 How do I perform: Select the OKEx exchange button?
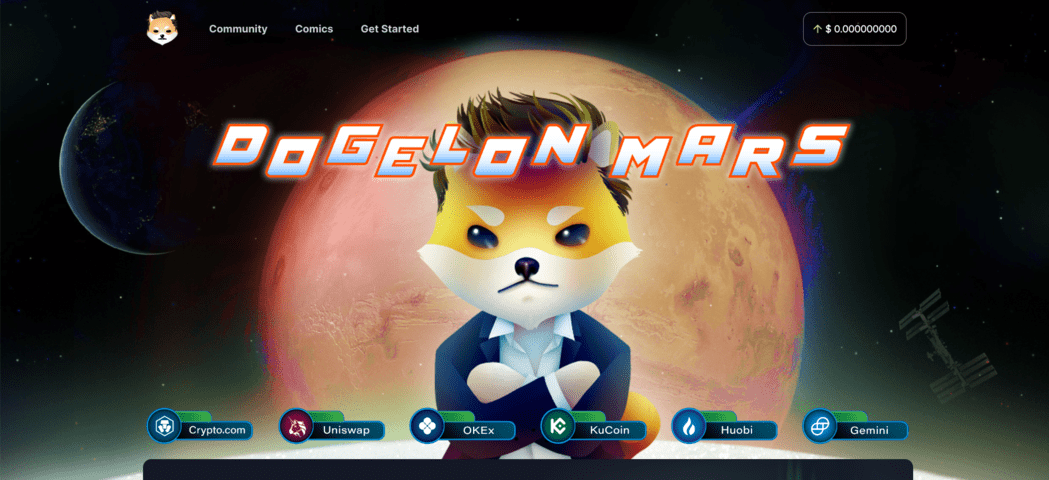point(464,429)
